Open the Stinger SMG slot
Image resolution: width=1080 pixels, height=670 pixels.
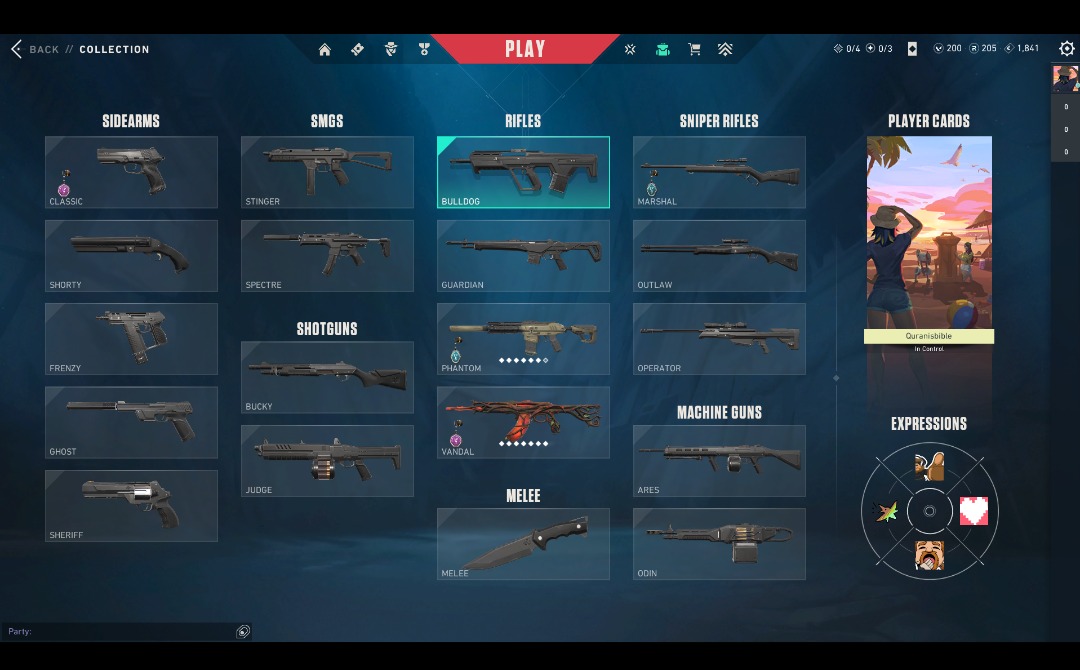327,172
